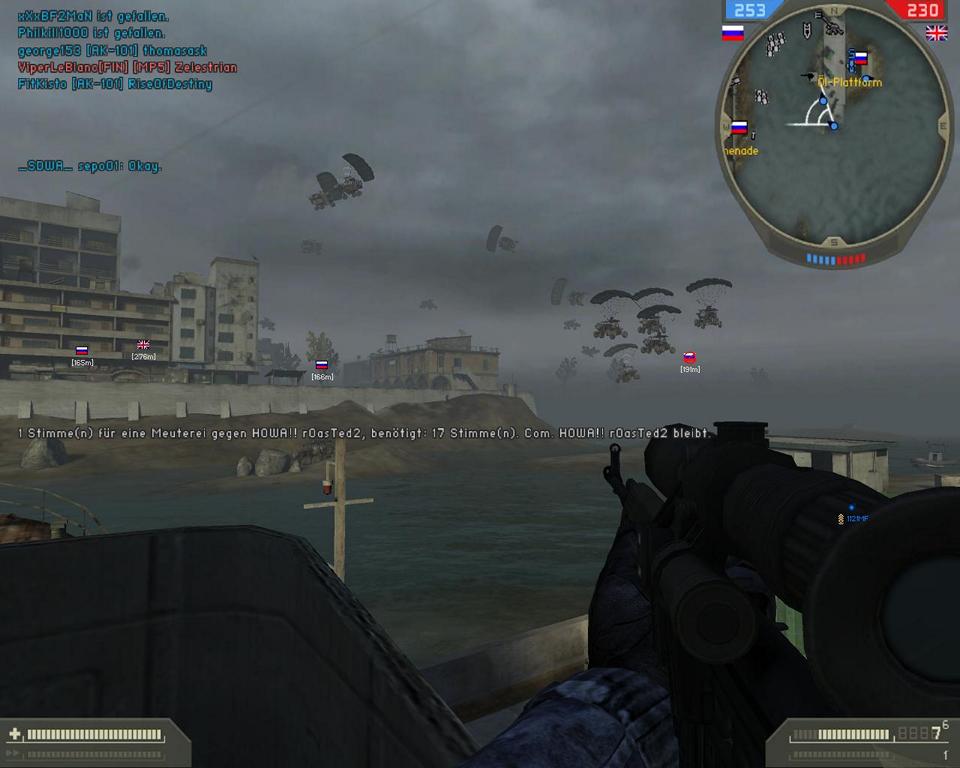This screenshot has width=960, height=768.
Task: Click the round objective marker labeled 191m
Action: pos(689,357)
